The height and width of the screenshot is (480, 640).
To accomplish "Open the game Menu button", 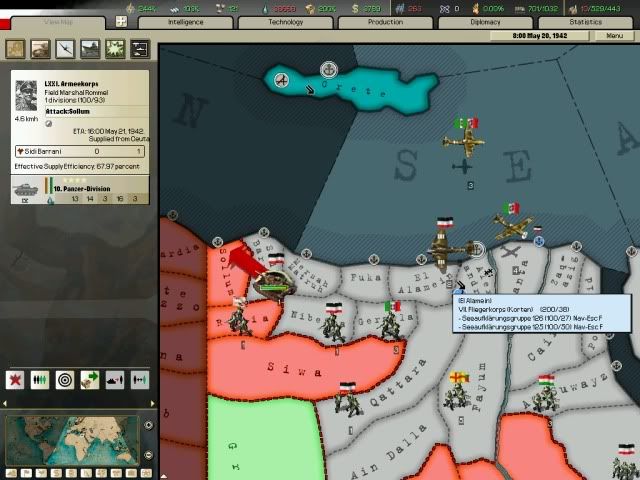I will (x=612, y=35).
